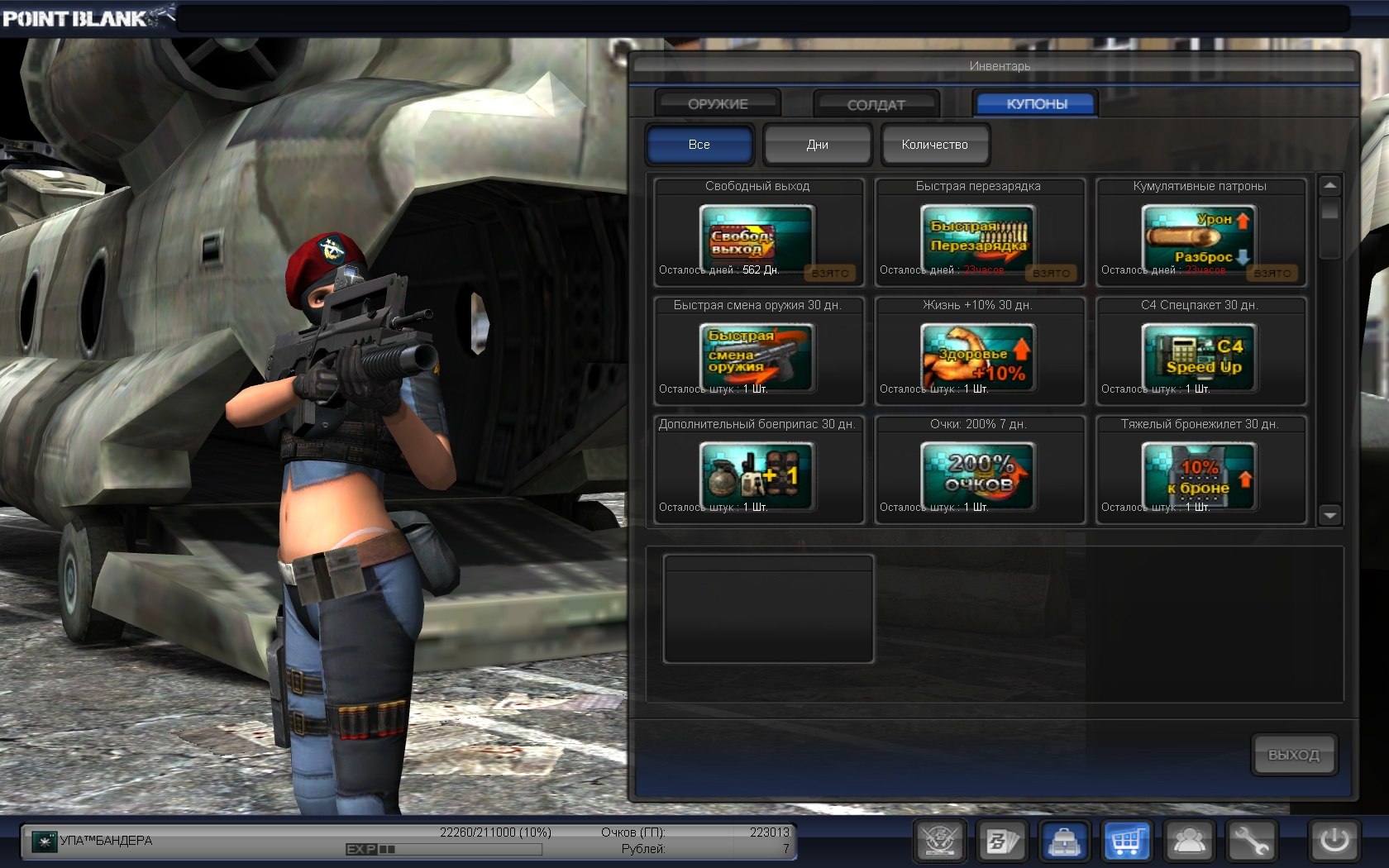Image resolution: width=1389 pixels, height=868 pixels.
Task: Click the scroll-down arrow in coupon list
Action: [x=1329, y=515]
